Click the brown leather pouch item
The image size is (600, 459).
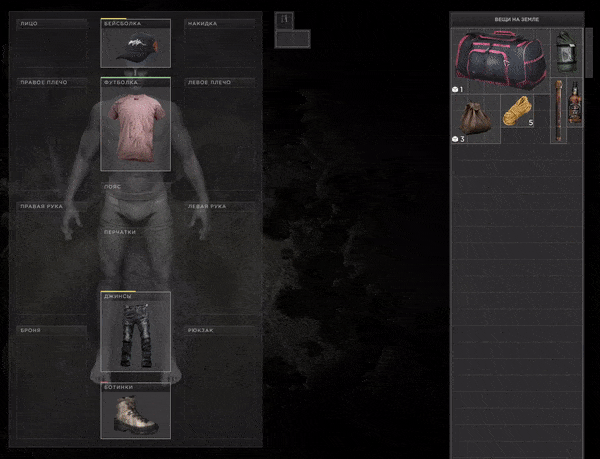click(x=476, y=115)
